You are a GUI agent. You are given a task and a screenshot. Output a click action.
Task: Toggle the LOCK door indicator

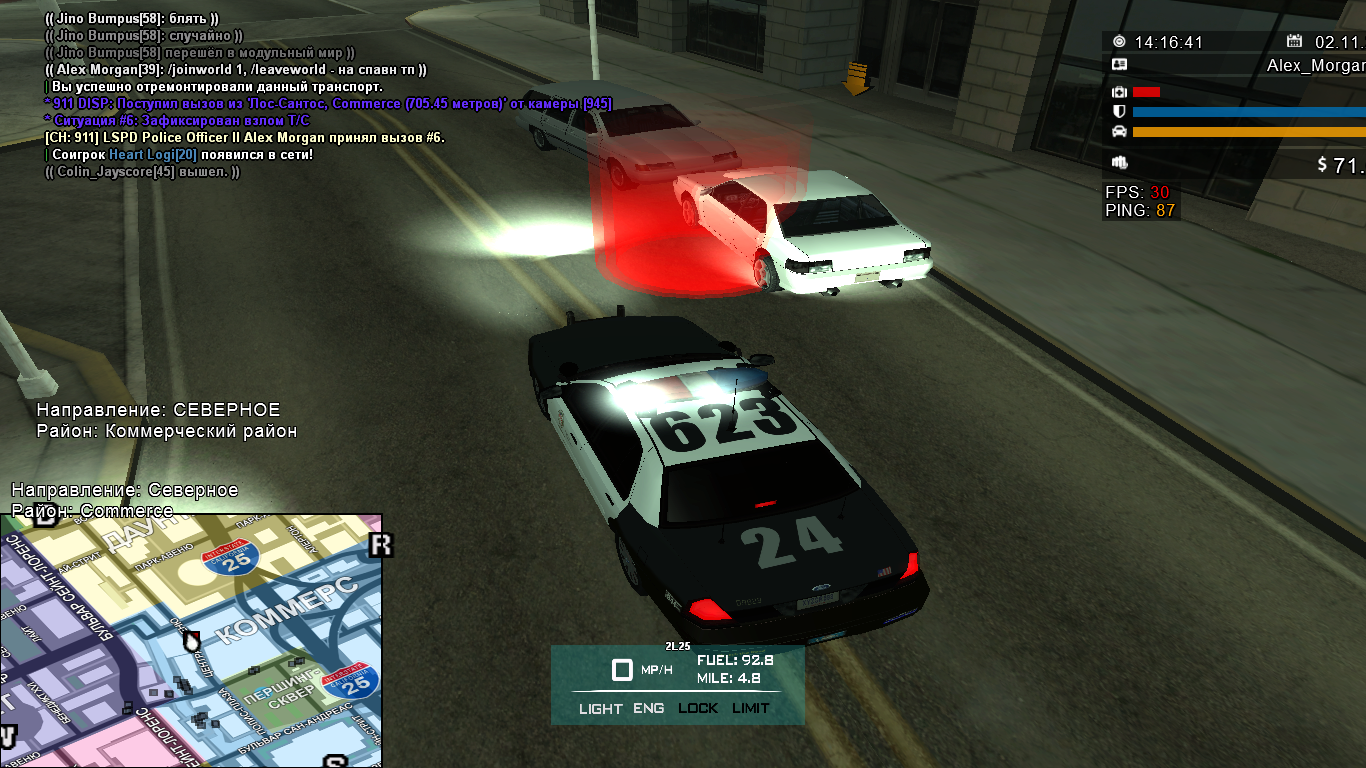[x=698, y=708]
